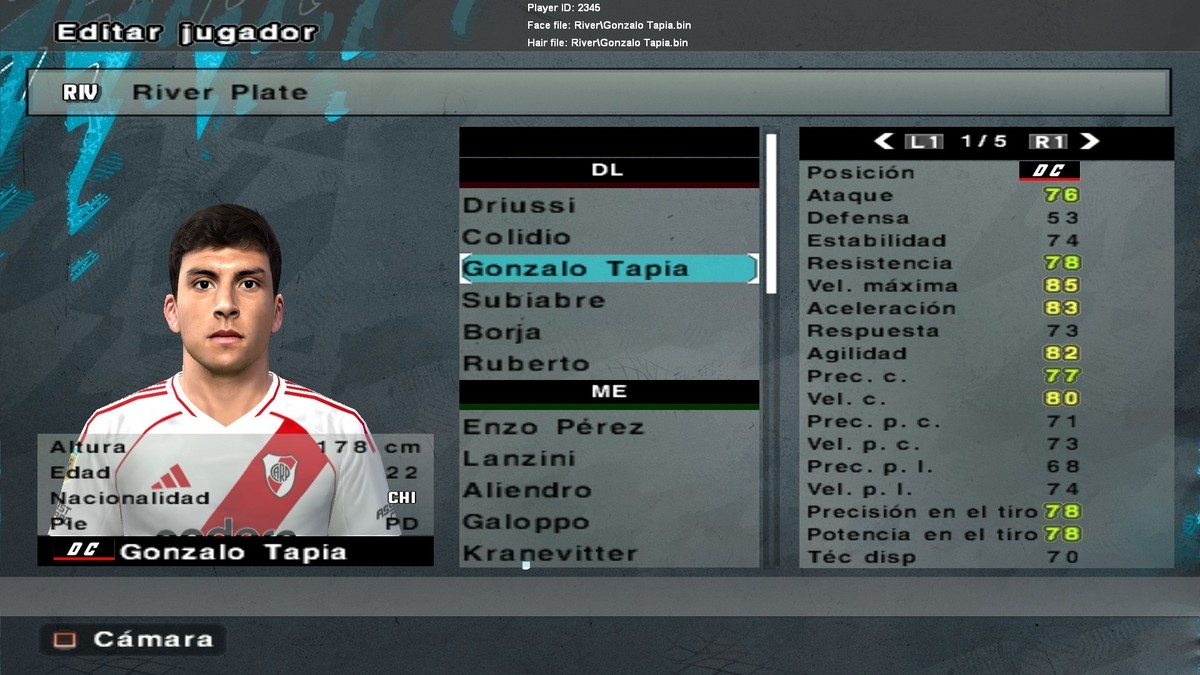Pick the Potencia en el tiro row
The image size is (1200, 675).
[x=986, y=534]
